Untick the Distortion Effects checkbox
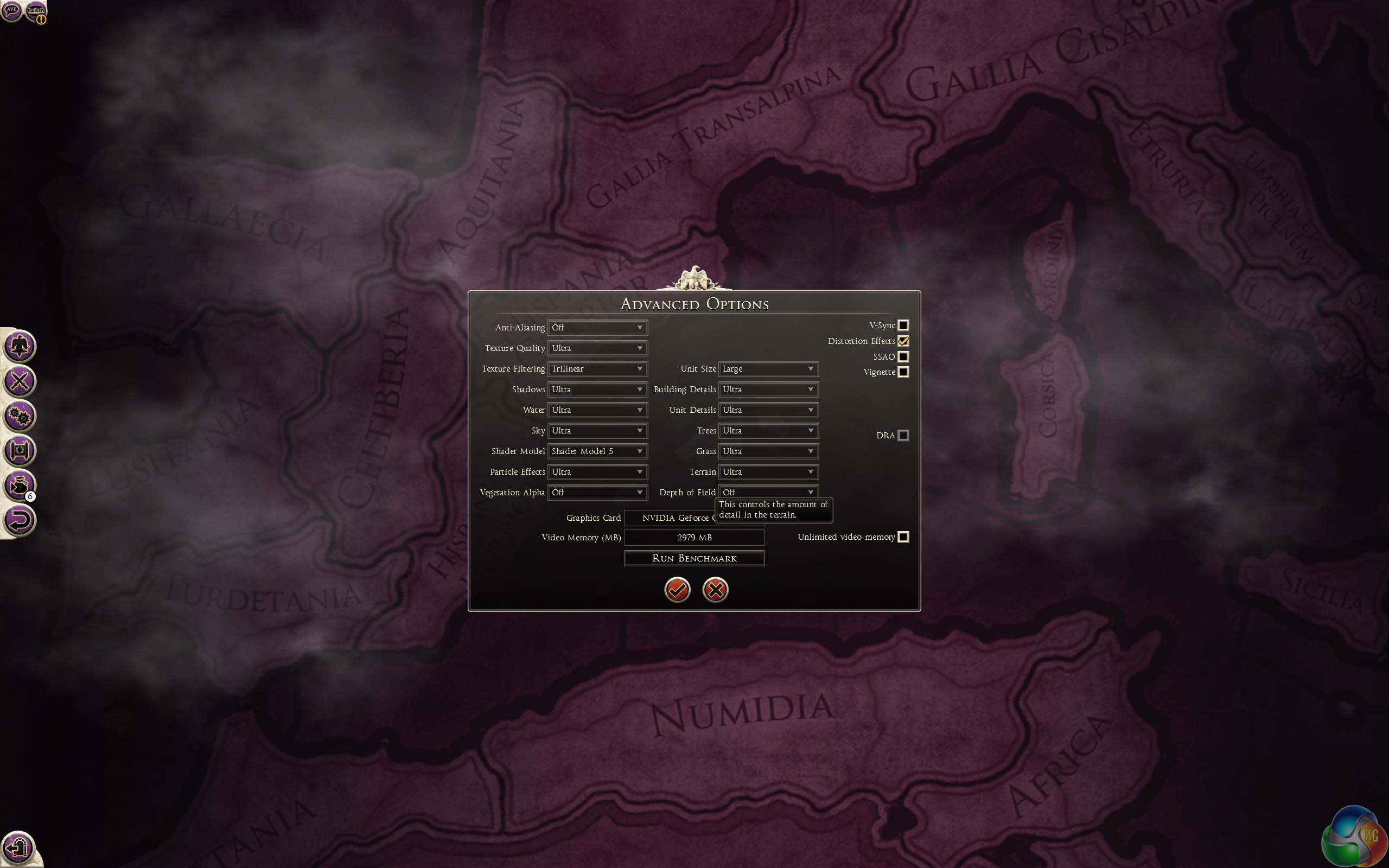1389x868 pixels. point(903,341)
